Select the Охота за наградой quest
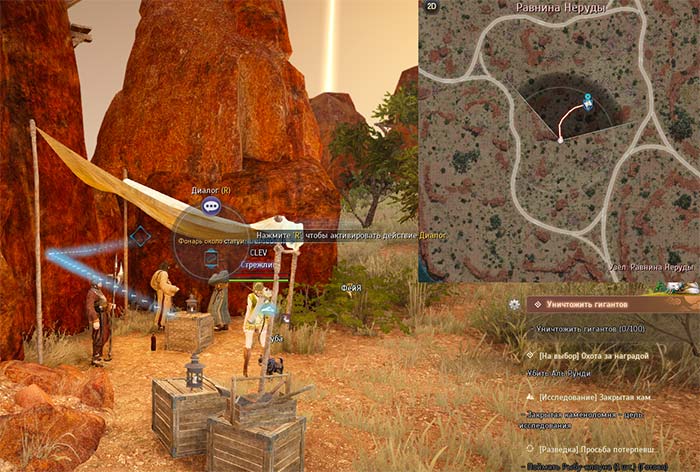 click(593, 355)
